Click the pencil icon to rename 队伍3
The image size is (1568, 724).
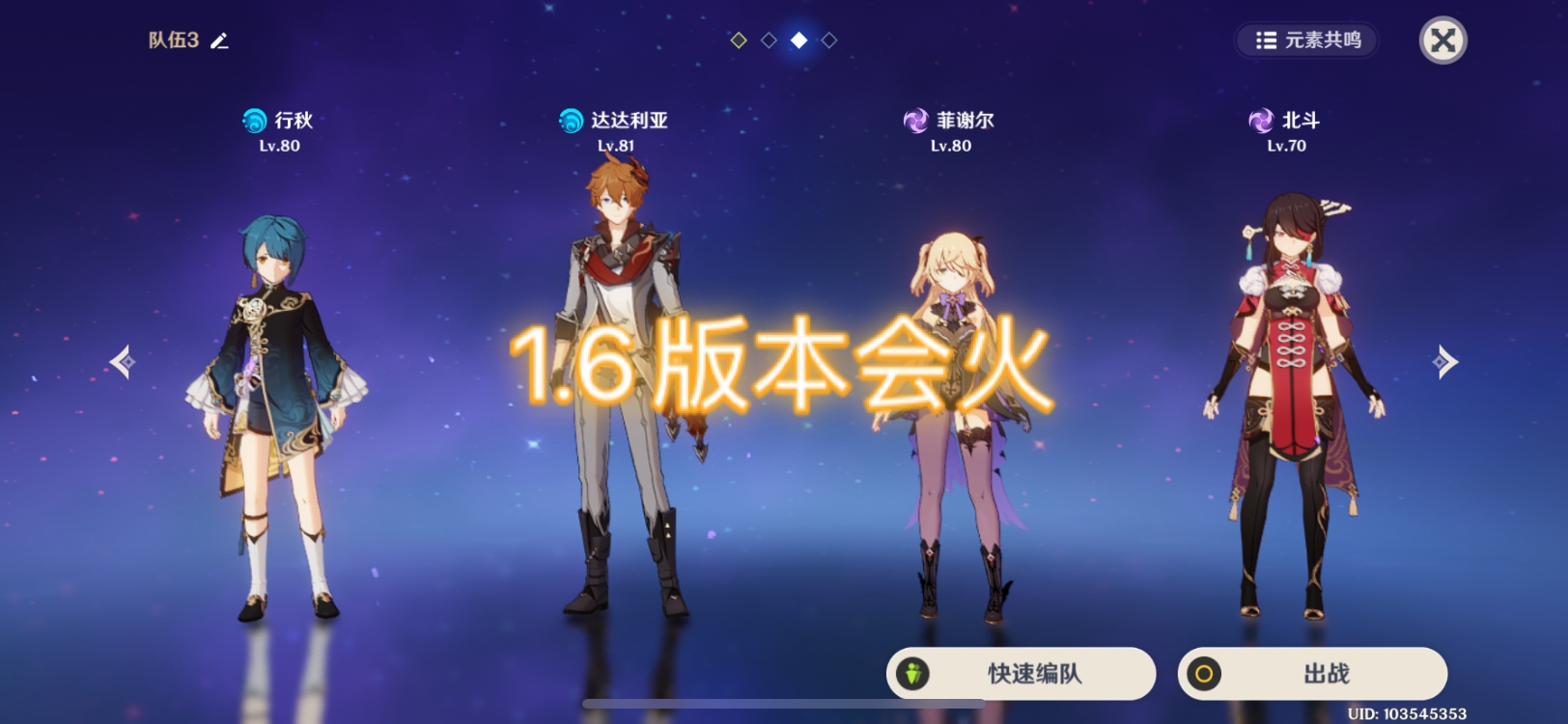click(x=220, y=42)
